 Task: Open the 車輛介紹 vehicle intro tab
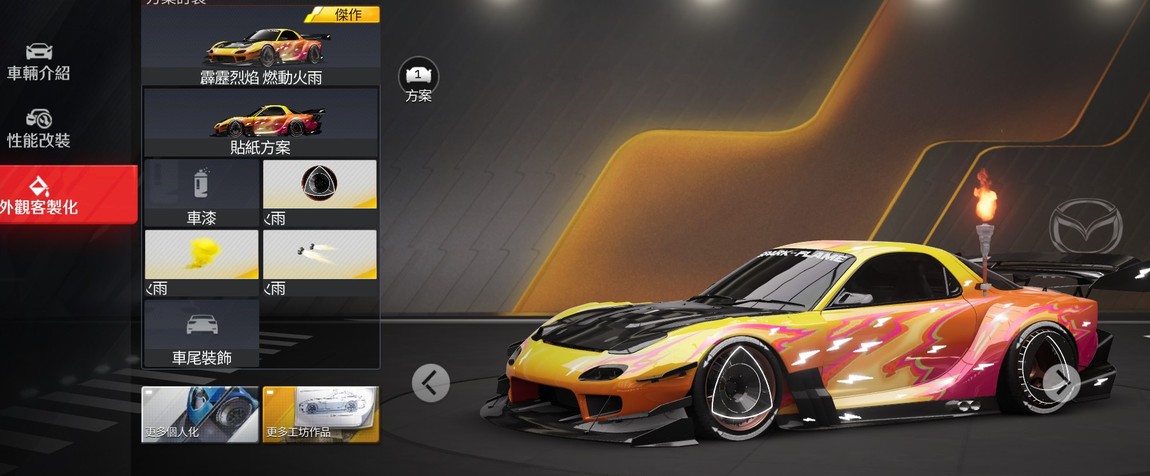(39, 62)
